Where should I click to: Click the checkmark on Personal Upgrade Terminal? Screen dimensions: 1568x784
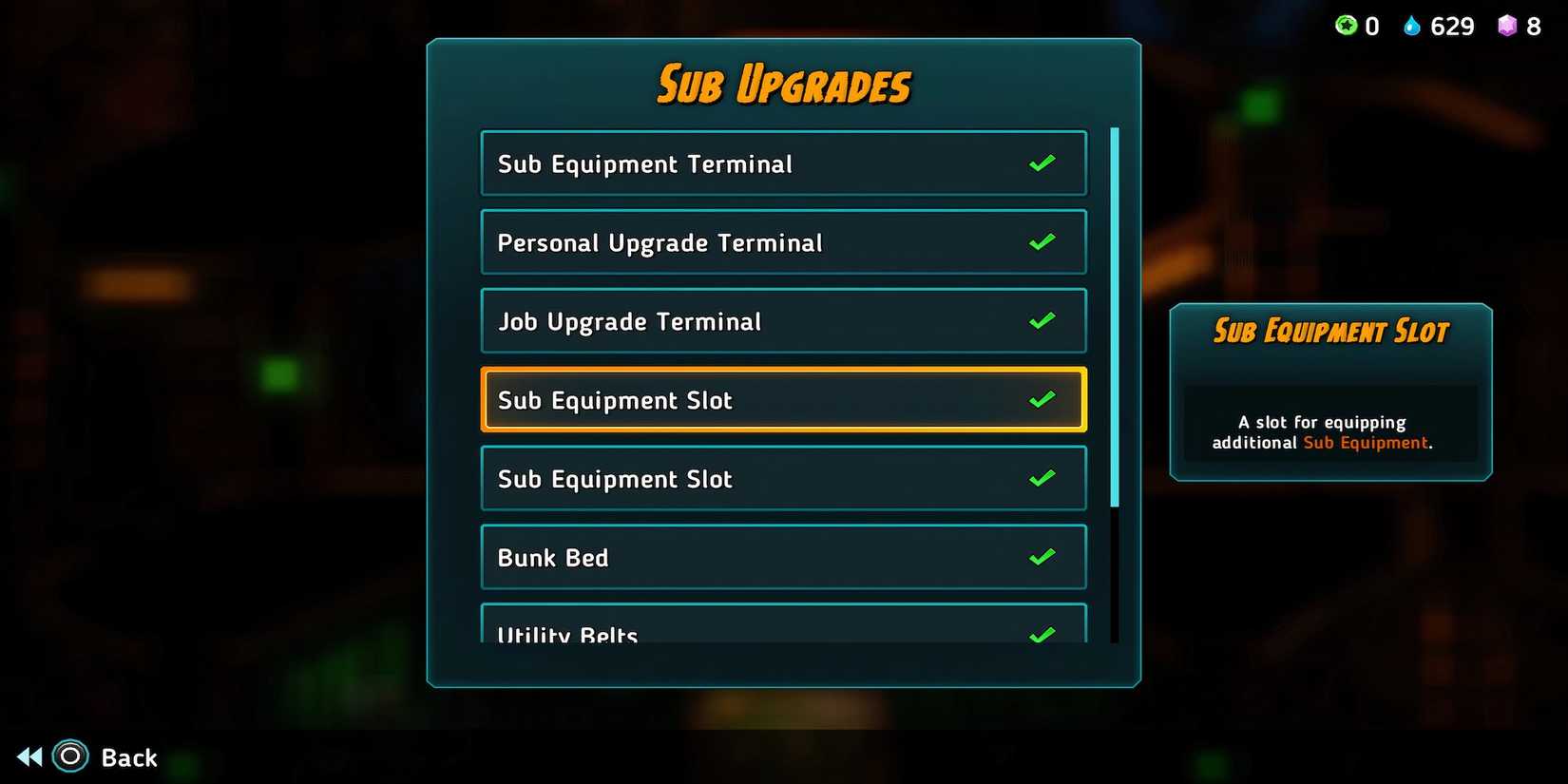(1042, 241)
